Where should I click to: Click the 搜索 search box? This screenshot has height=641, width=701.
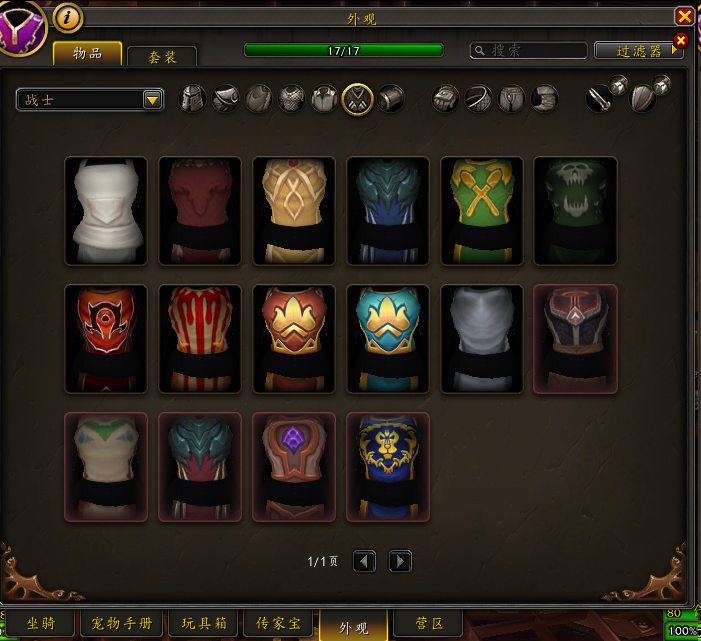click(529, 50)
